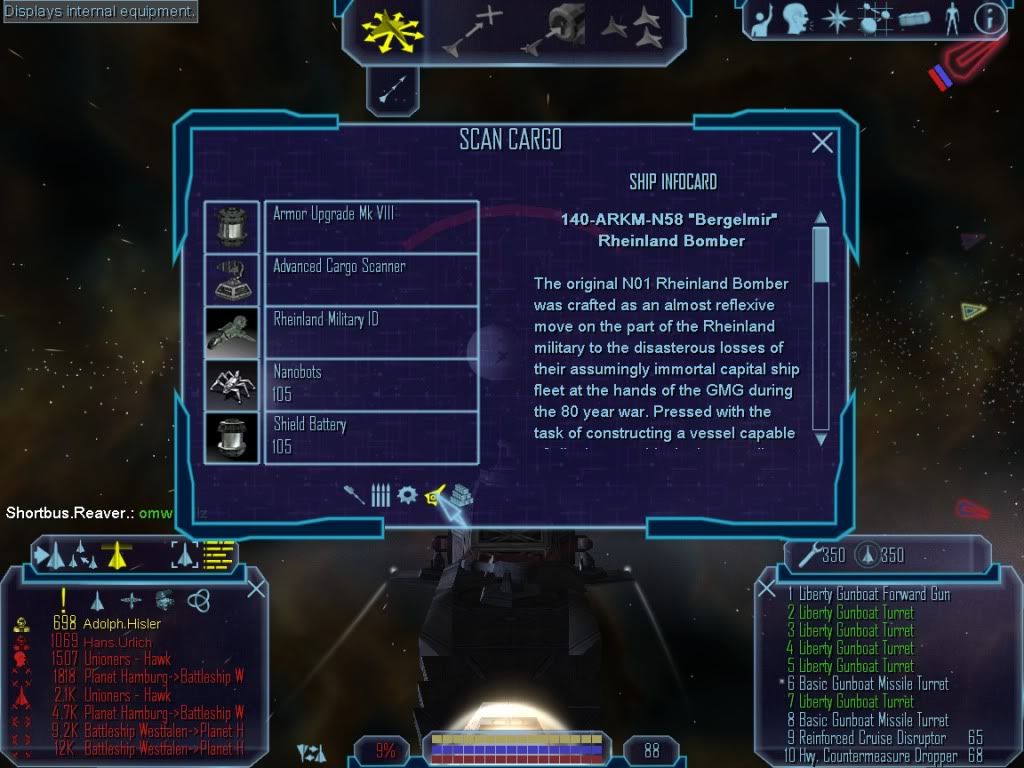Activate the Formation maneuver icon
Viewport: 1024px width, 768px height.
point(632,29)
